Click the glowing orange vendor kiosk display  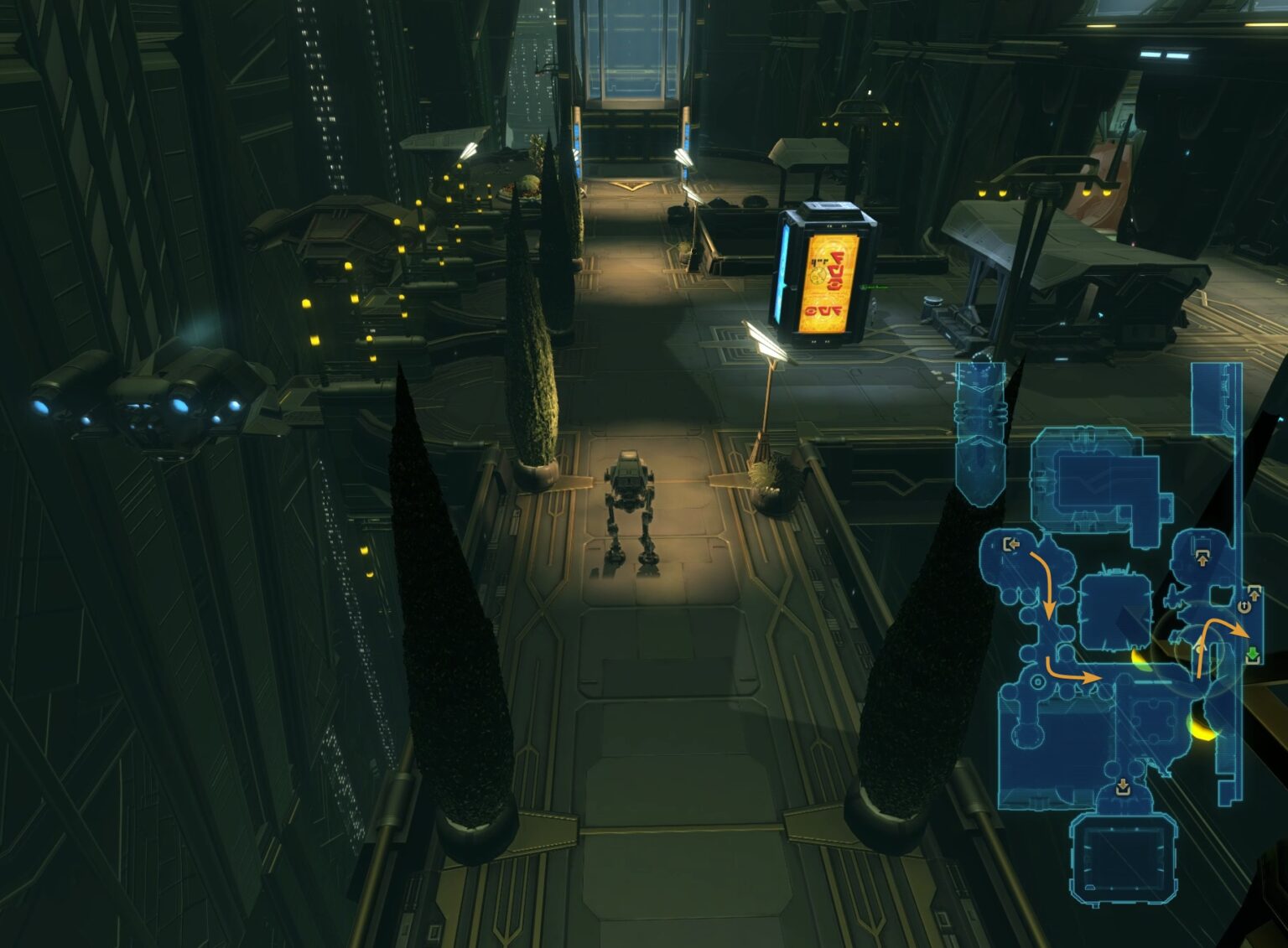click(829, 282)
